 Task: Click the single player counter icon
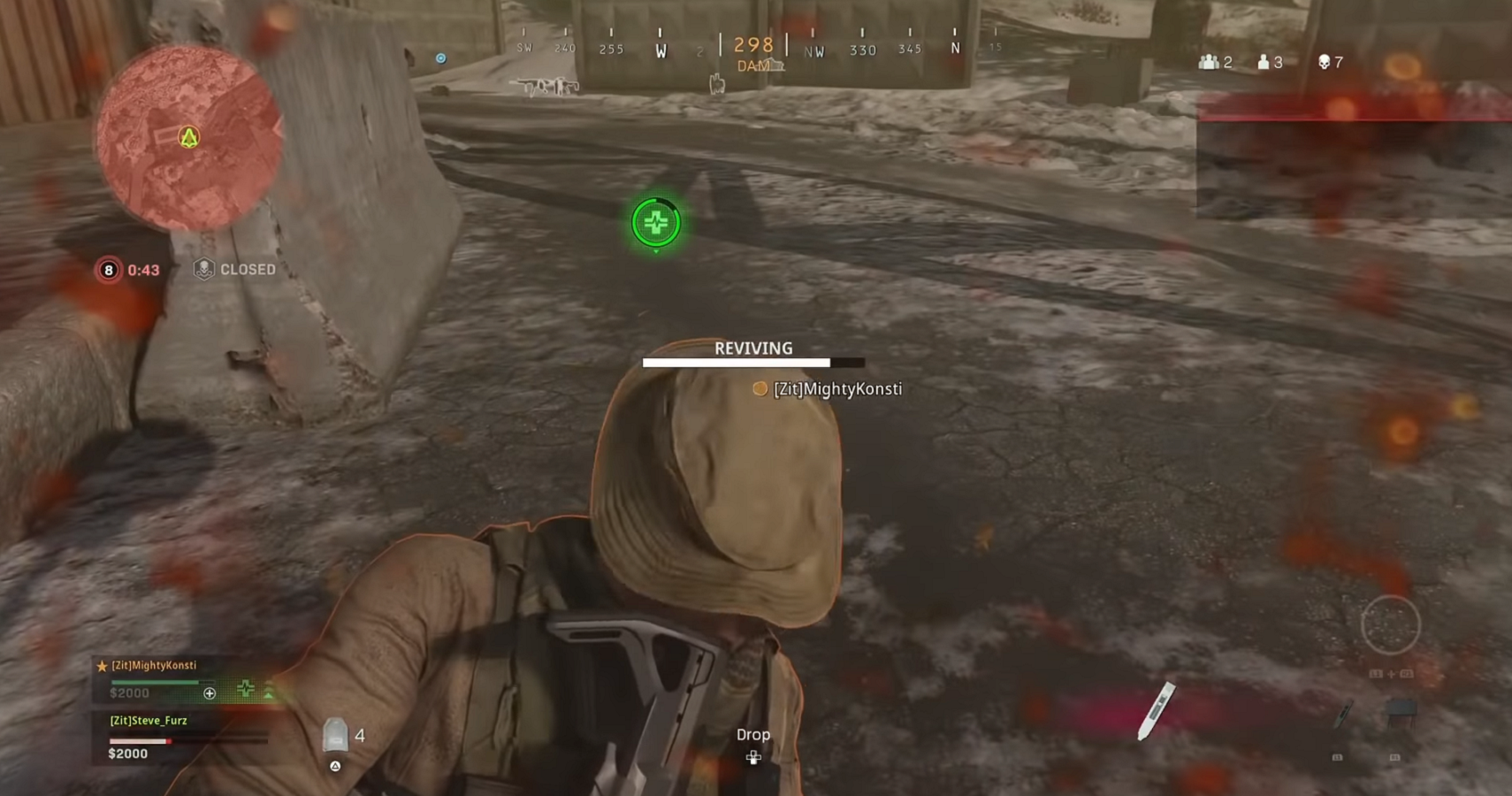[x=1263, y=61]
